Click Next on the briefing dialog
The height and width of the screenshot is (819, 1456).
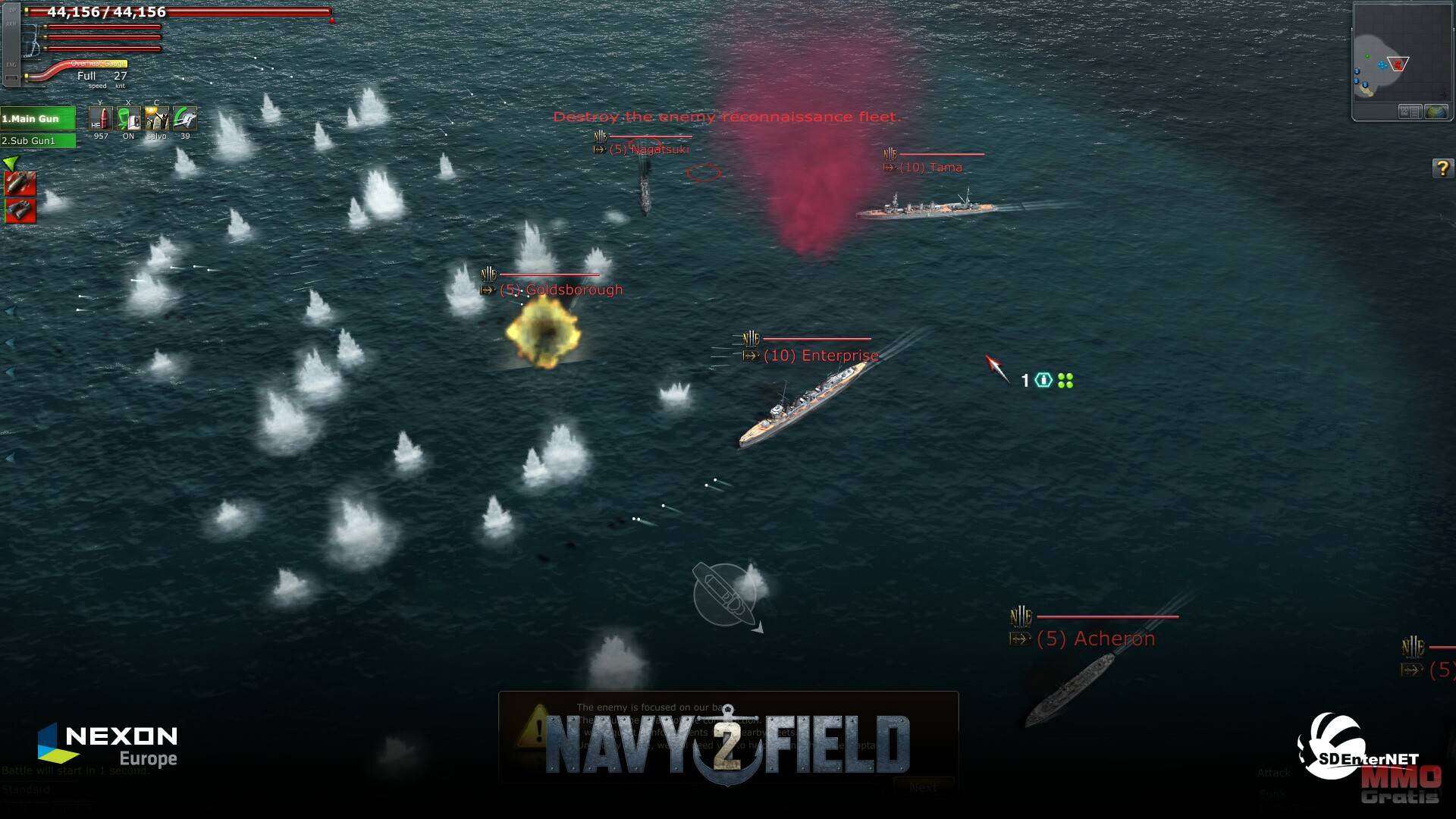click(923, 787)
